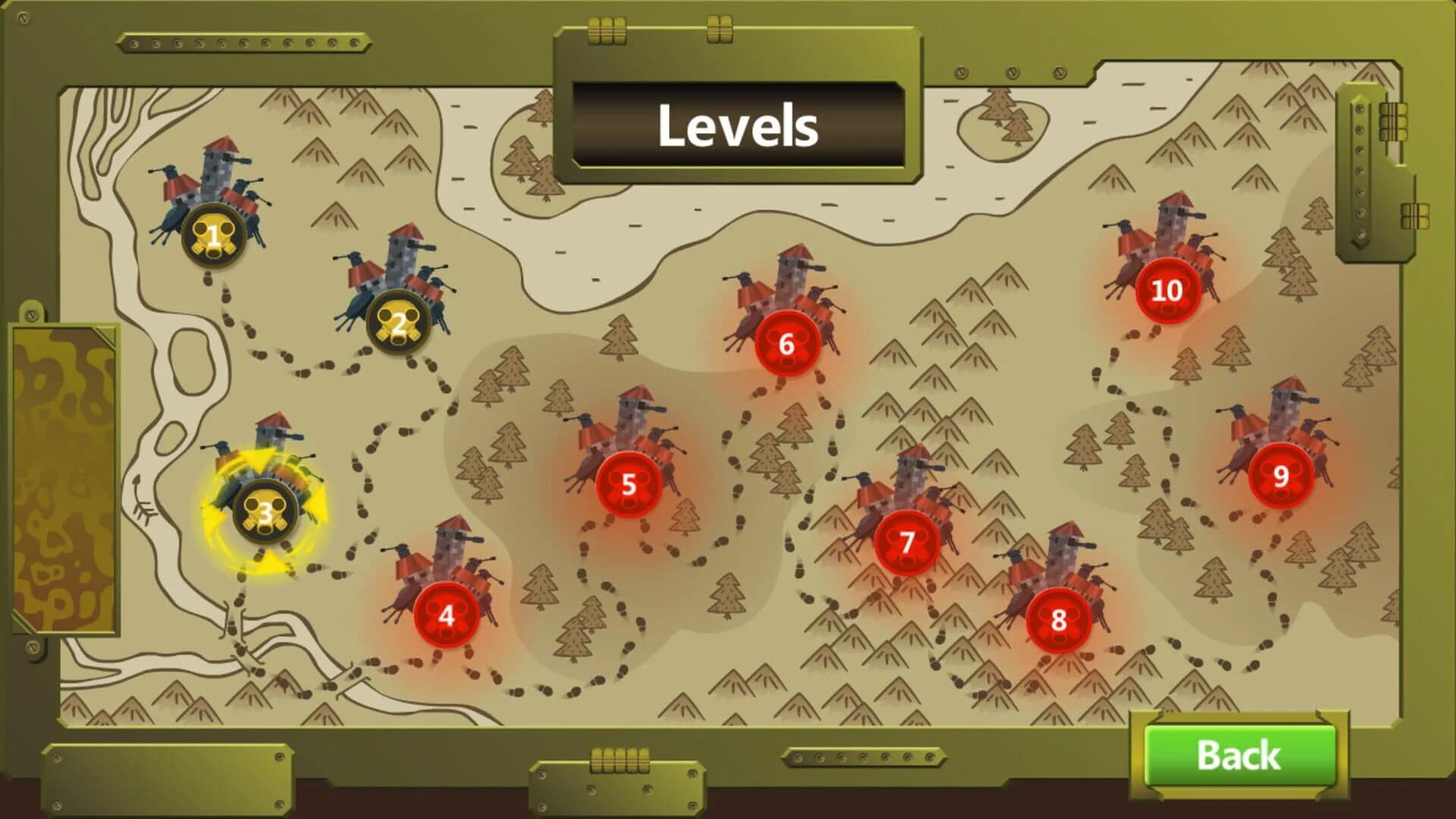This screenshot has width=1456, height=819.
Task: Select the level 6 badge
Action: coord(788,343)
